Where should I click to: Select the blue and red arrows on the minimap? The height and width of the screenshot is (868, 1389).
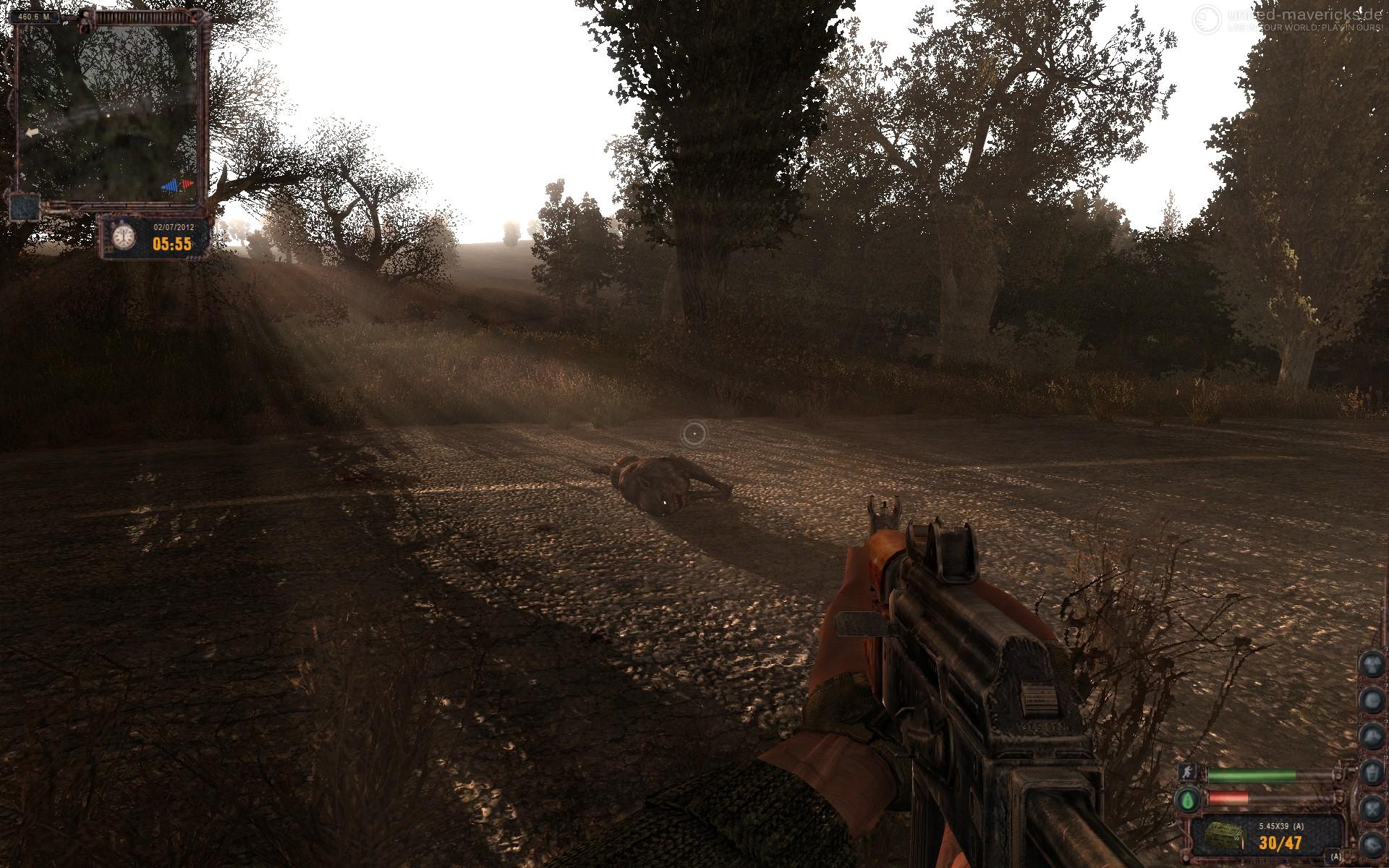click(178, 185)
